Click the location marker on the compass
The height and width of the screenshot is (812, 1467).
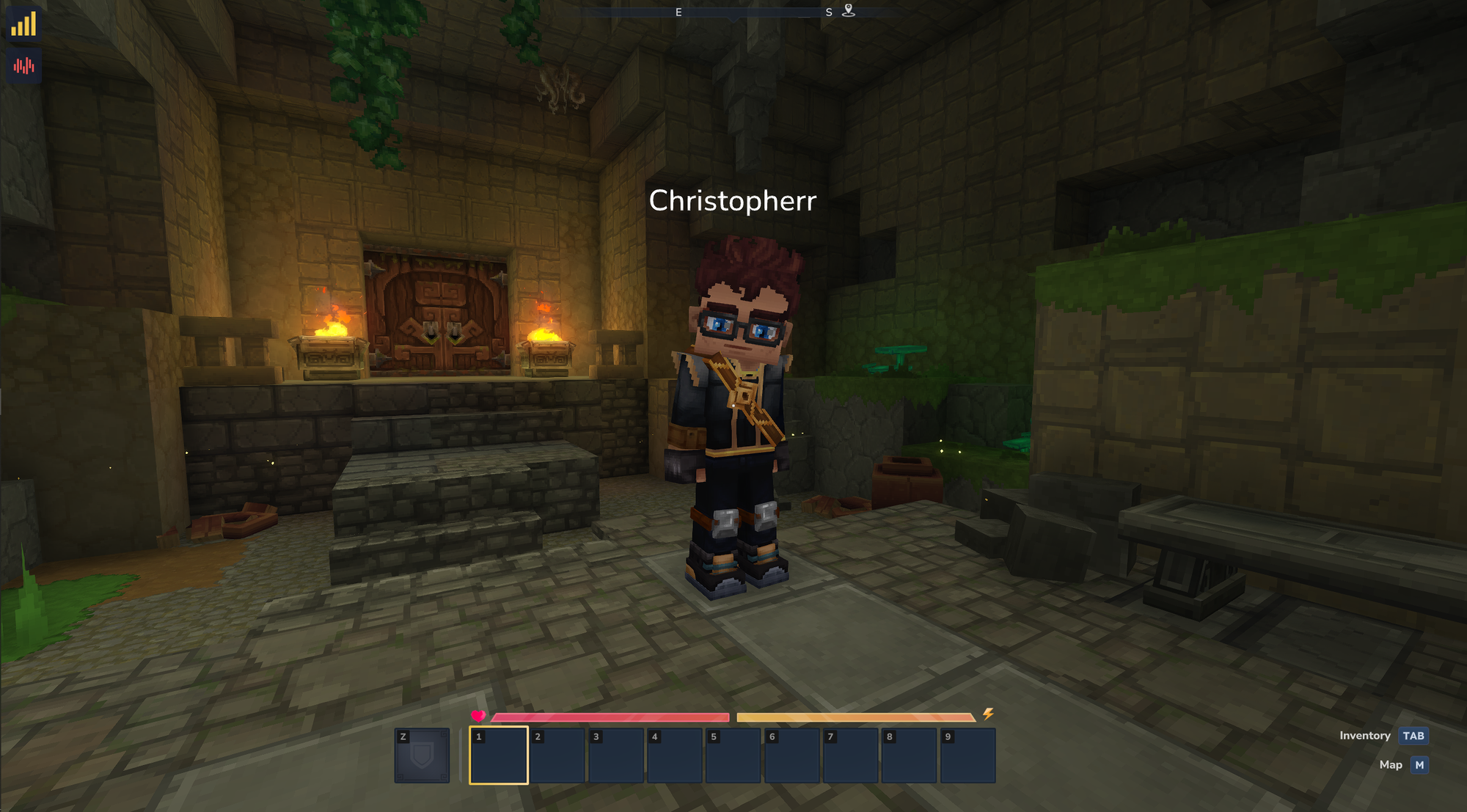(849, 11)
